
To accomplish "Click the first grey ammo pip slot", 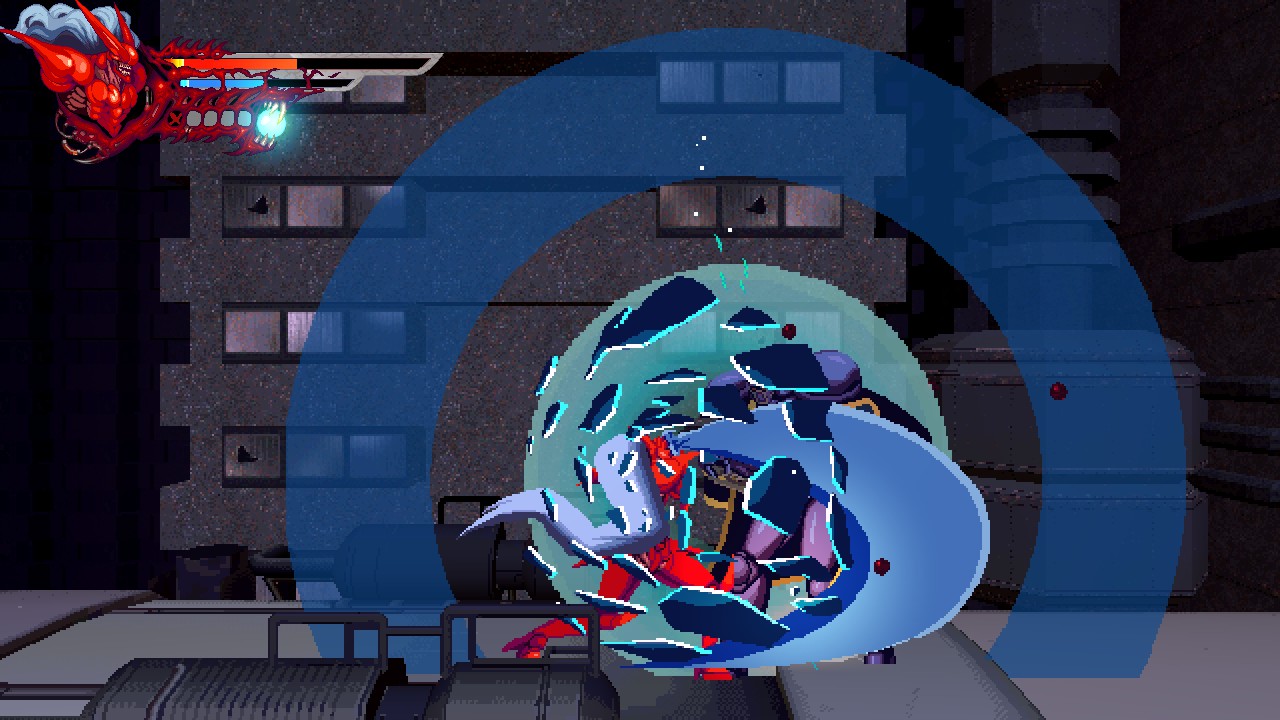I will tap(196, 117).
